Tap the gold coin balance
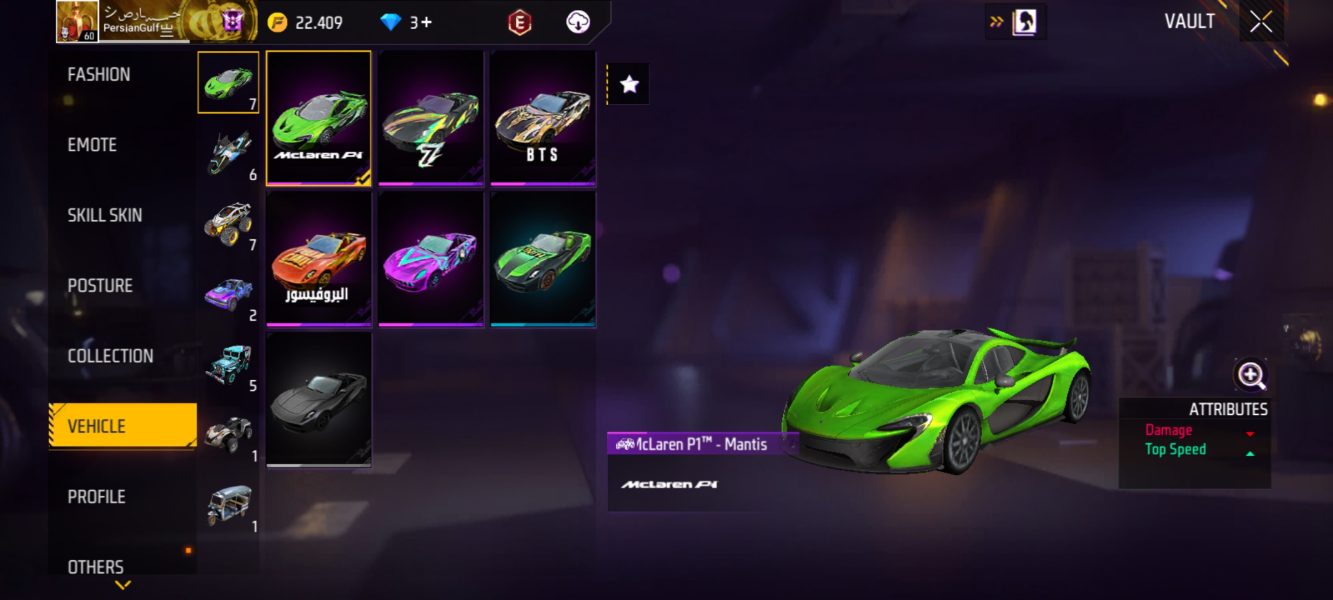The image size is (1333, 600). pyautogui.click(x=306, y=22)
